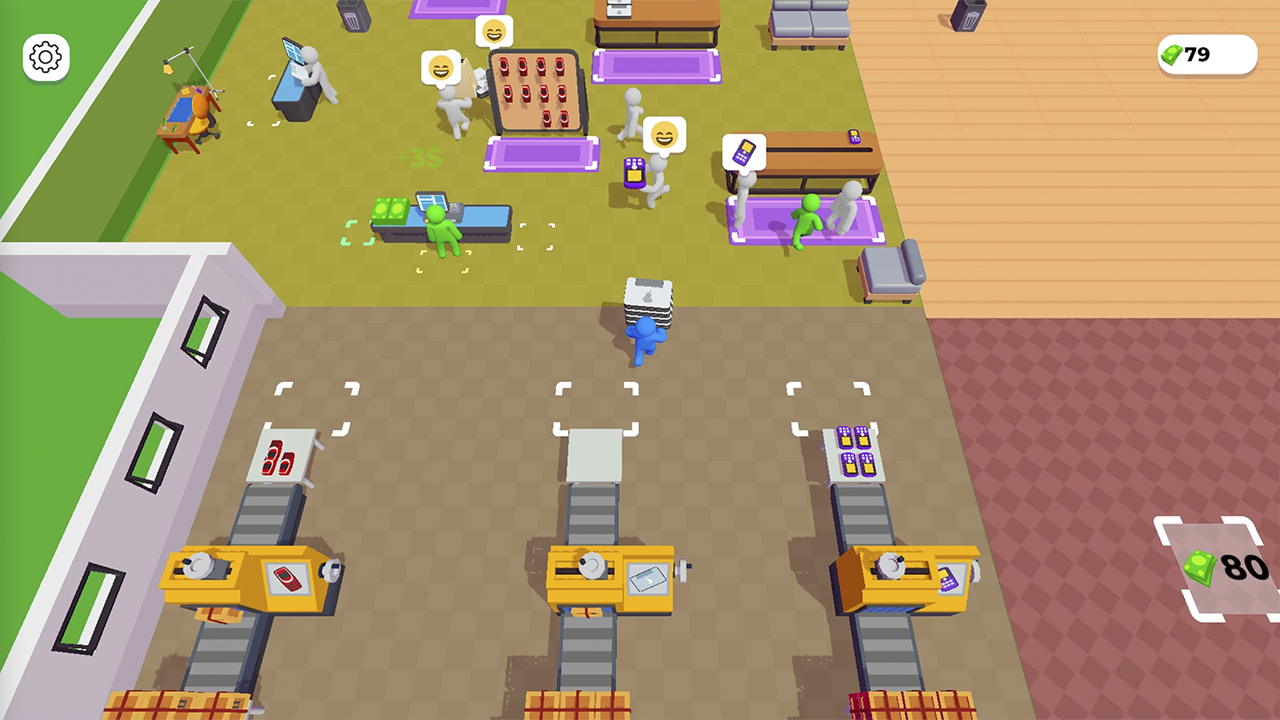Click the phone request speech bubble
The image size is (1280, 720).
coord(742,152)
